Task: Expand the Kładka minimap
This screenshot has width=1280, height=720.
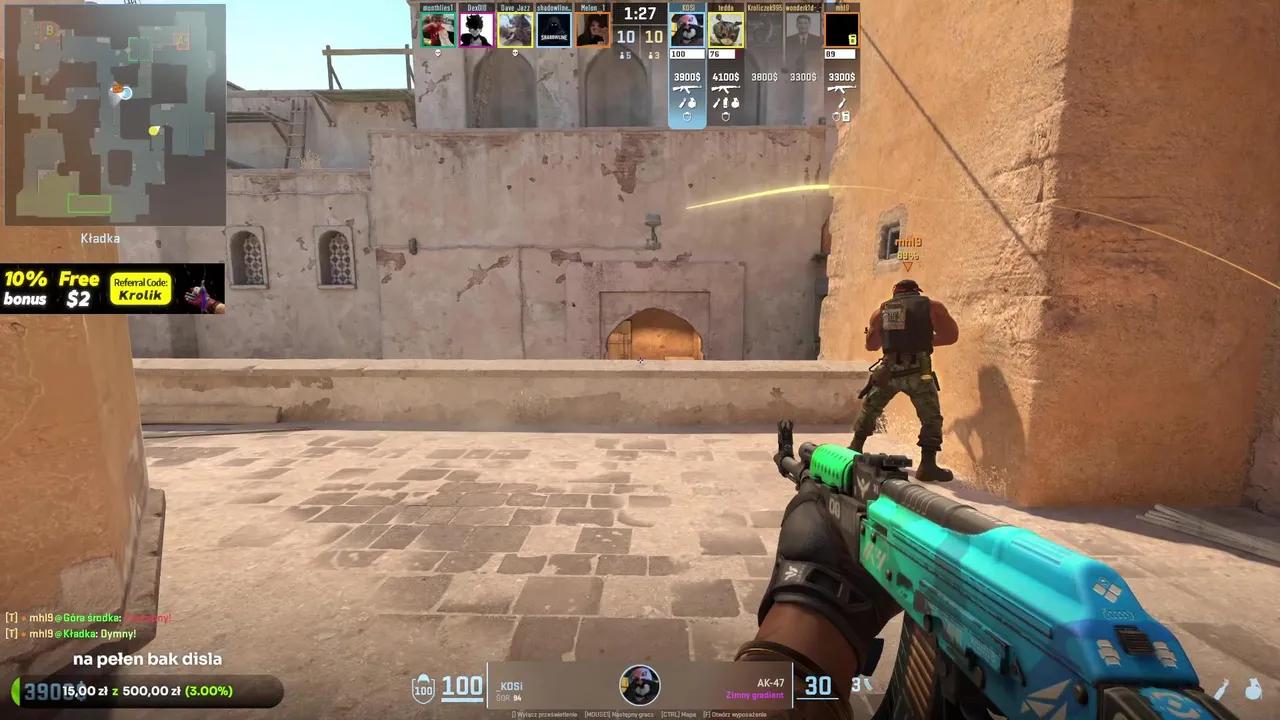Action: click(113, 115)
